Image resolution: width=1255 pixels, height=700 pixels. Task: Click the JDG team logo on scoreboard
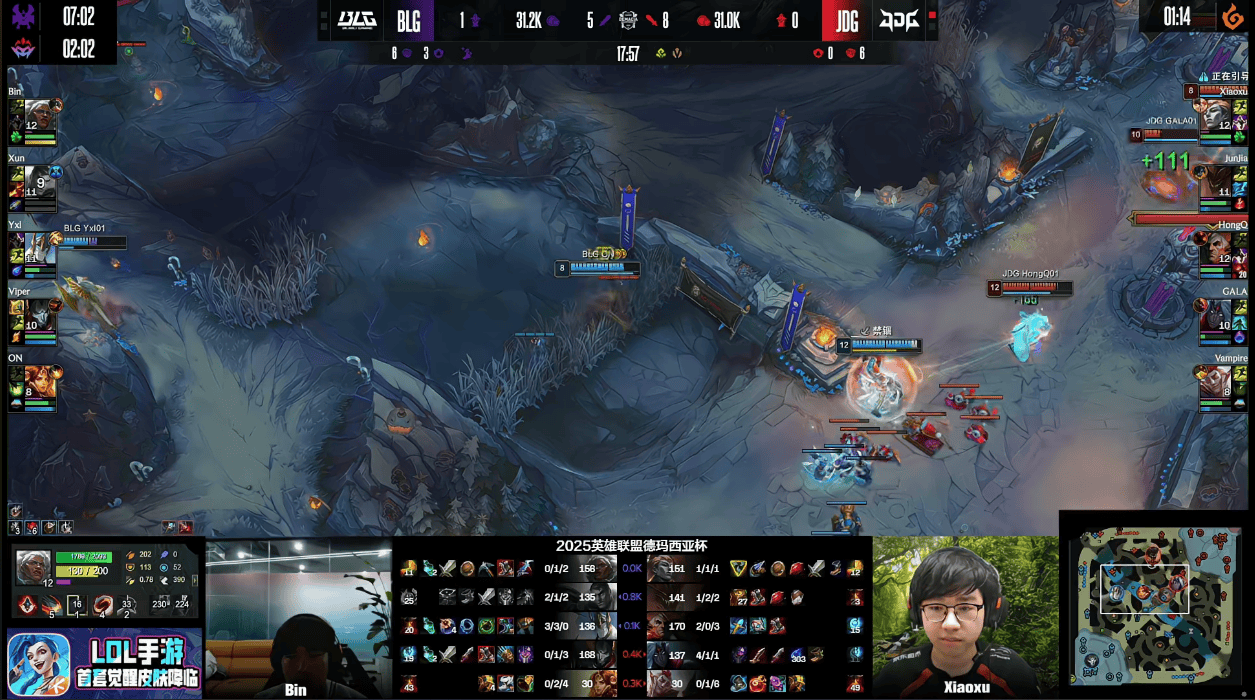(899, 20)
